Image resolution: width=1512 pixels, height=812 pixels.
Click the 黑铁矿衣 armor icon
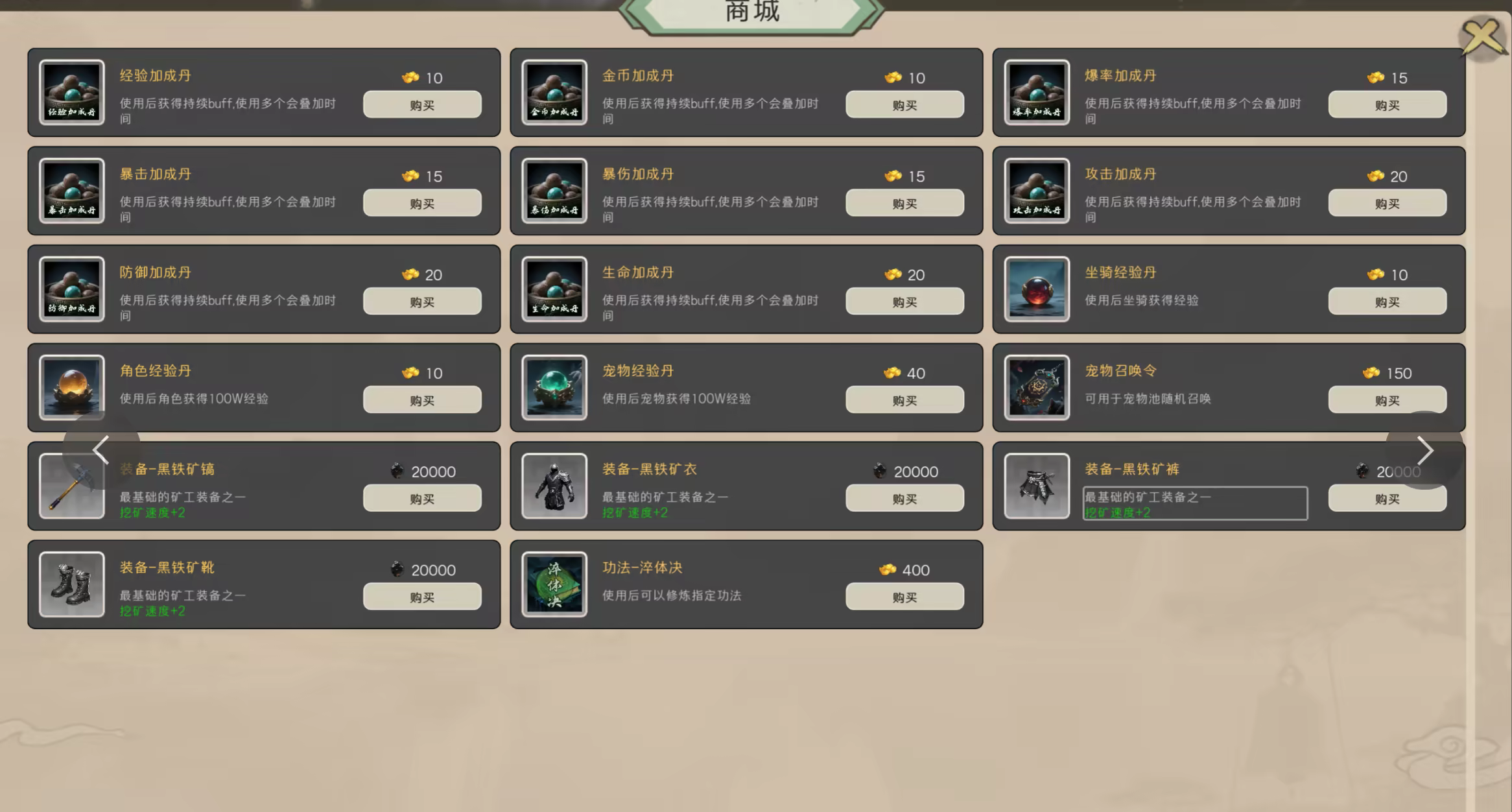(554, 486)
